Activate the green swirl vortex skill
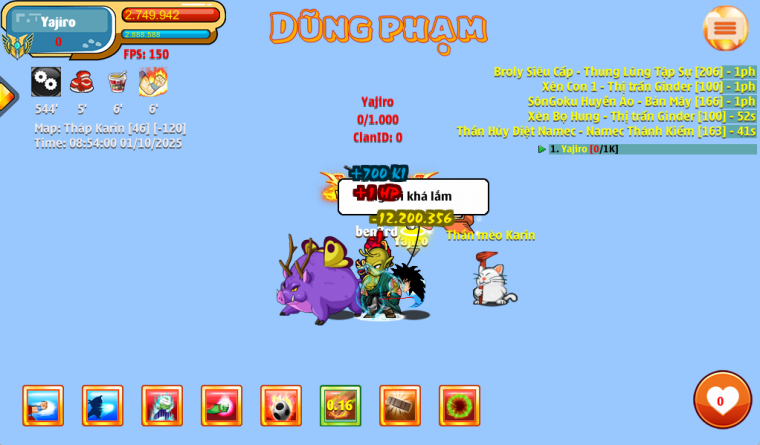 [x=459, y=406]
